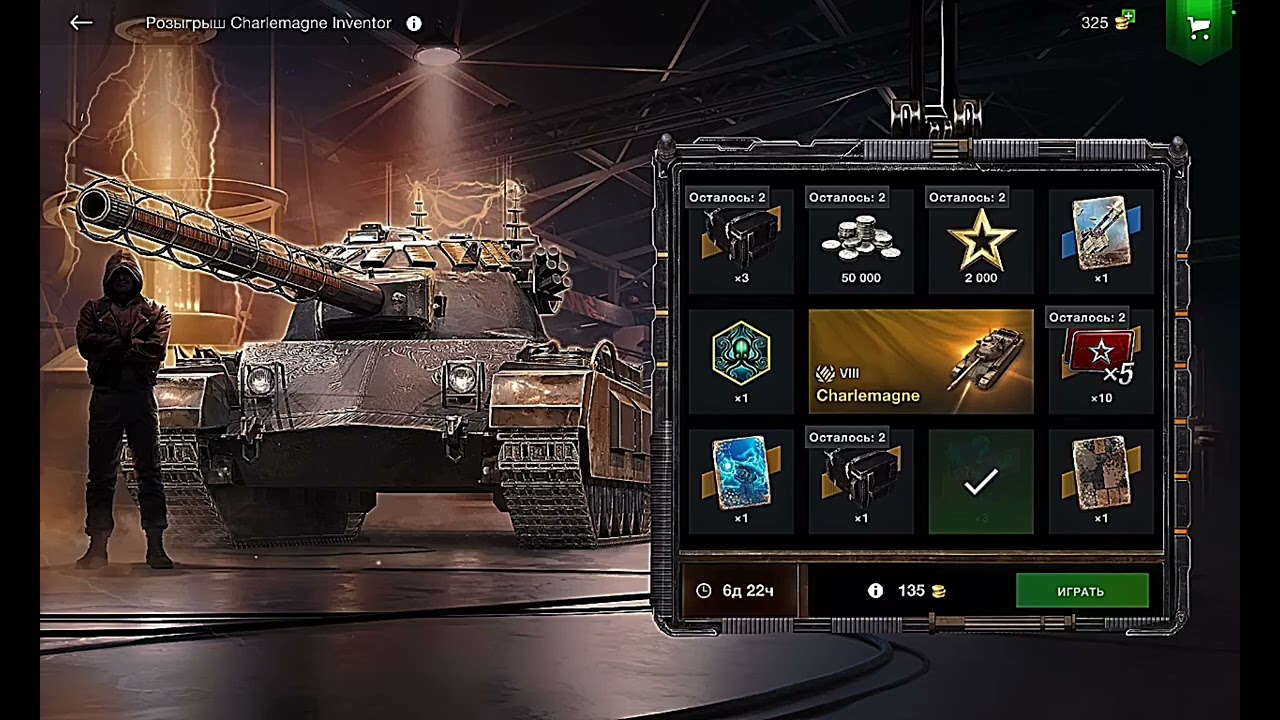This screenshot has height=720, width=1280.
Task: Open the shop cart button
Action: [1198, 29]
